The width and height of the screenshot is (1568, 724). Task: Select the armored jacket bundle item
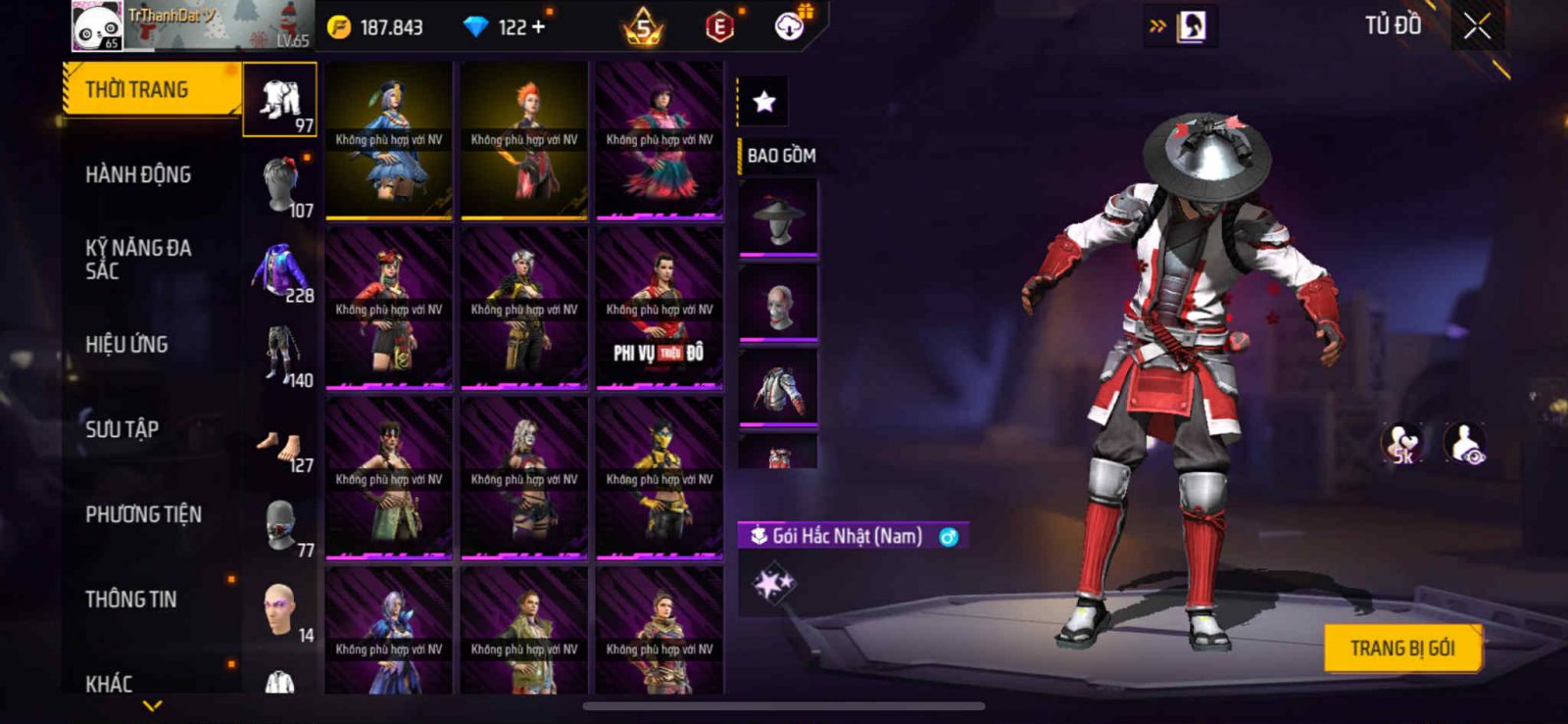click(778, 388)
